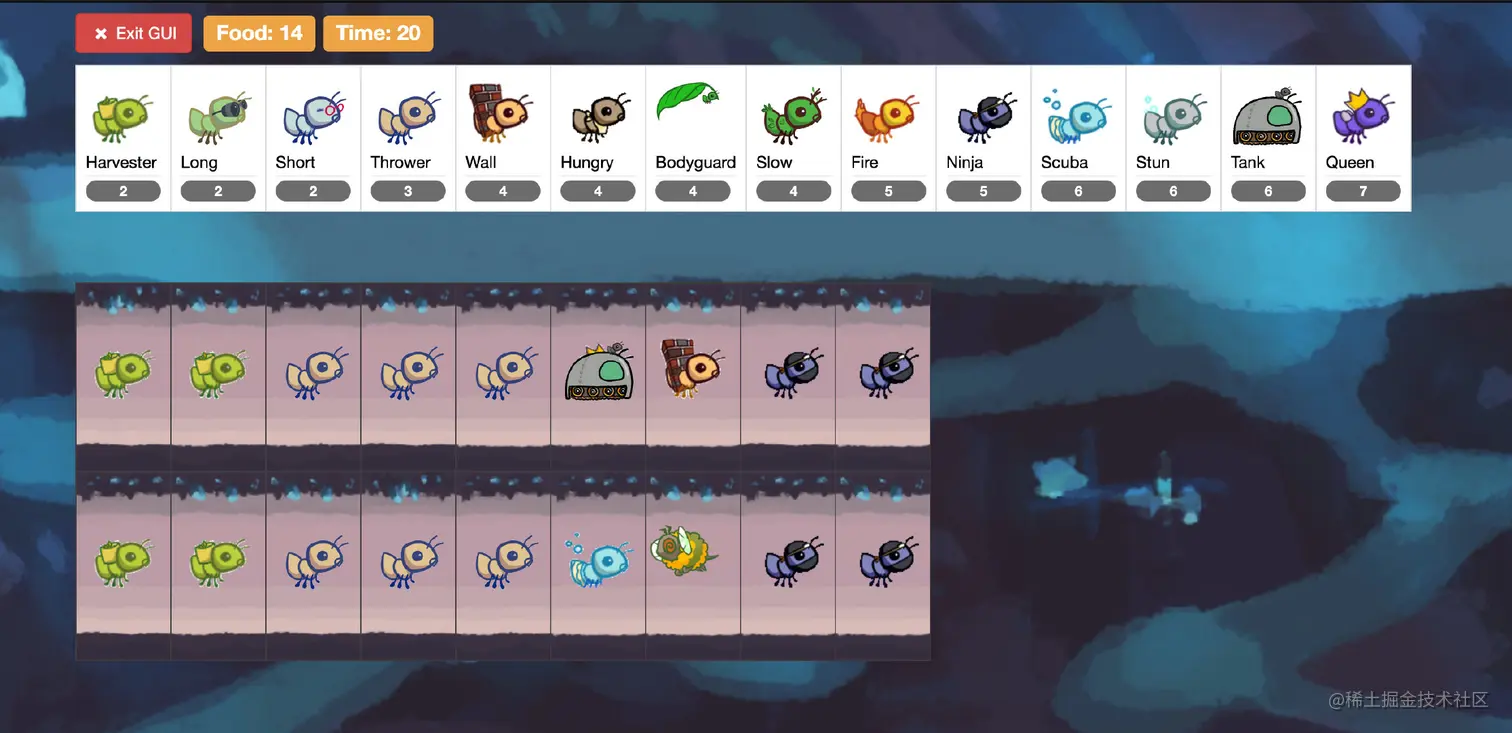Viewport: 1512px width, 733px height.
Task: Select the Ninja ant card
Action: coord(983,138)
